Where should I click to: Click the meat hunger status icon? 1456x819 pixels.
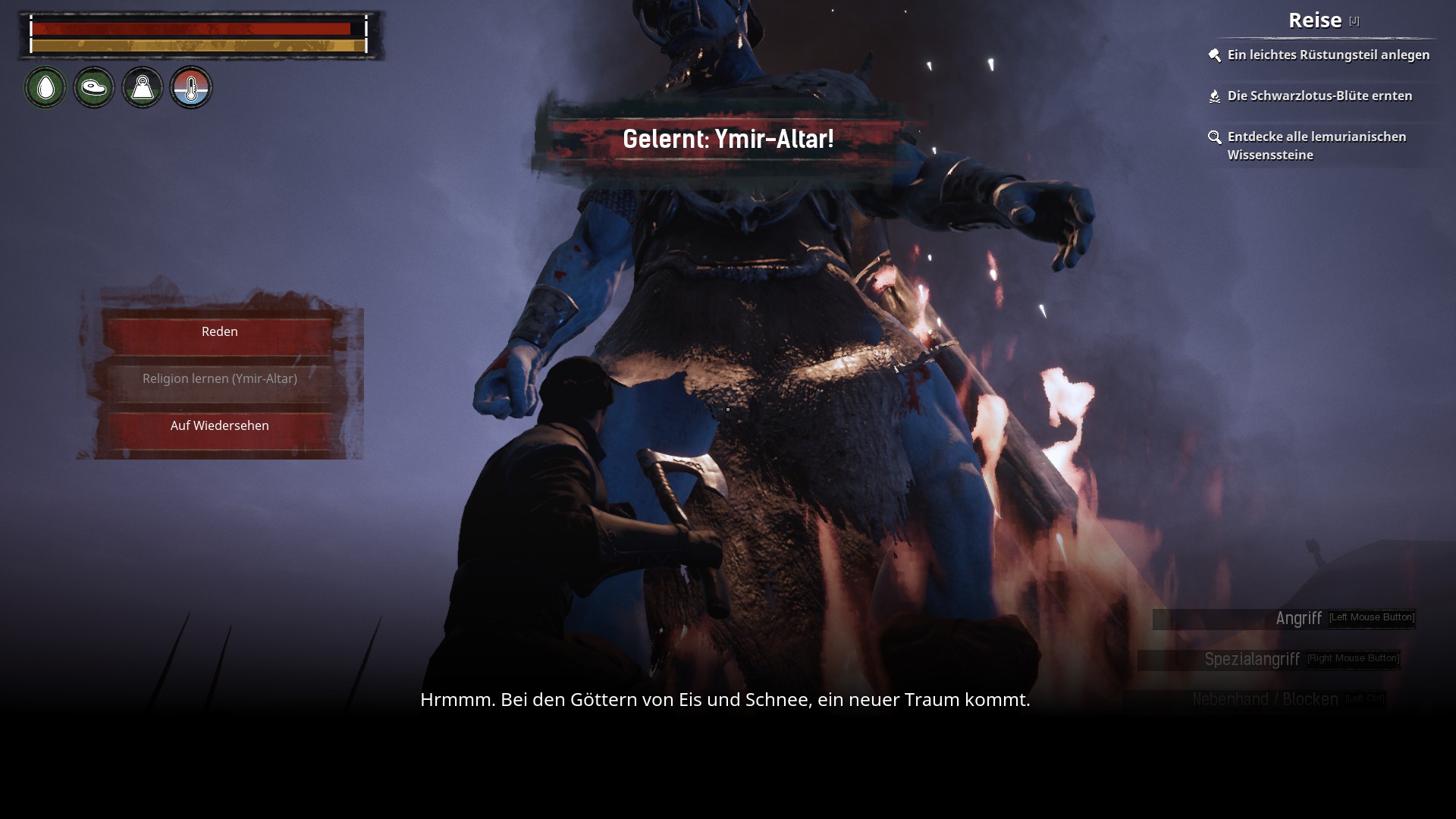(94, 88)
